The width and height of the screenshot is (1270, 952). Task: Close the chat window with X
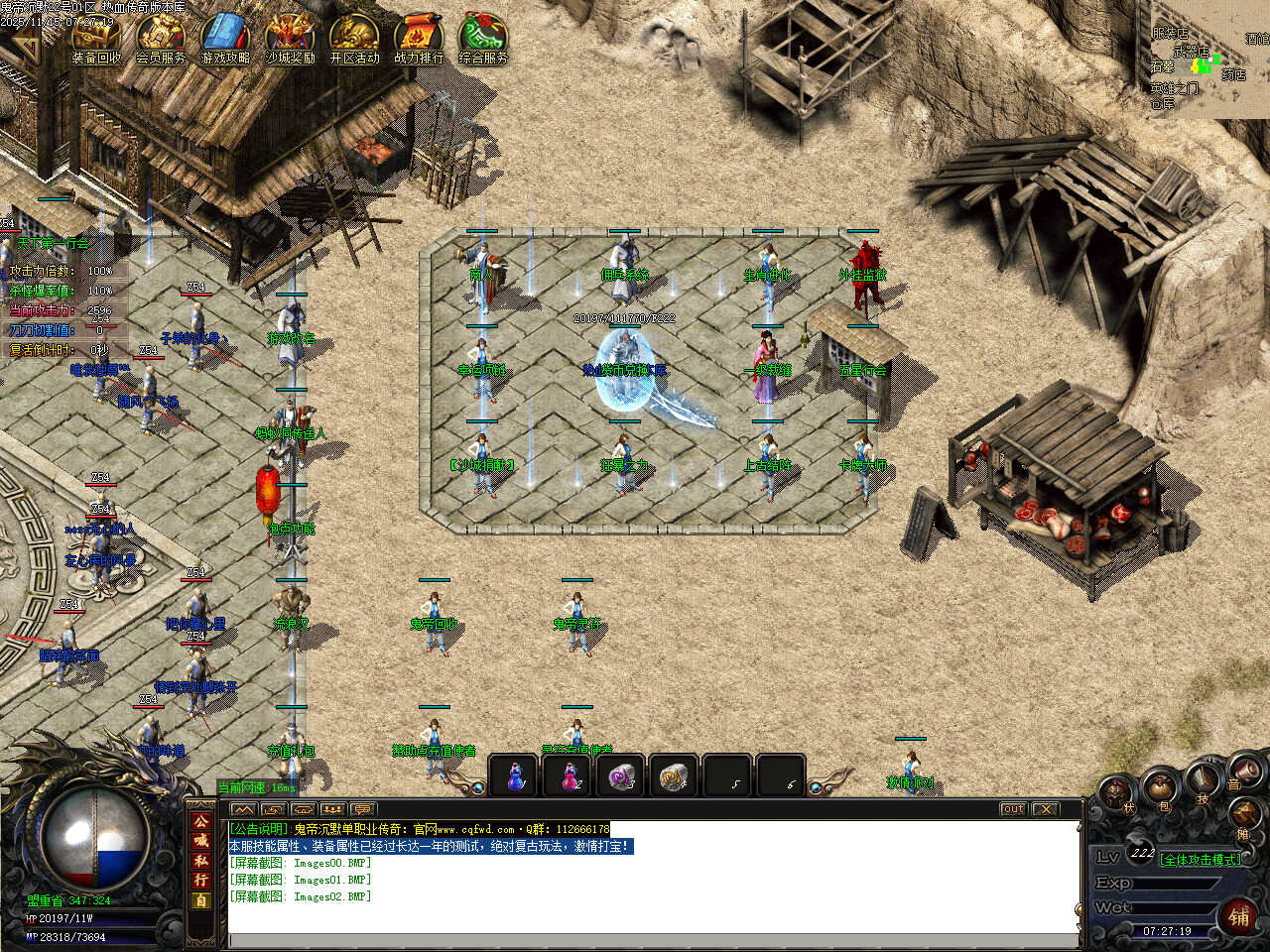point(1045,809)
